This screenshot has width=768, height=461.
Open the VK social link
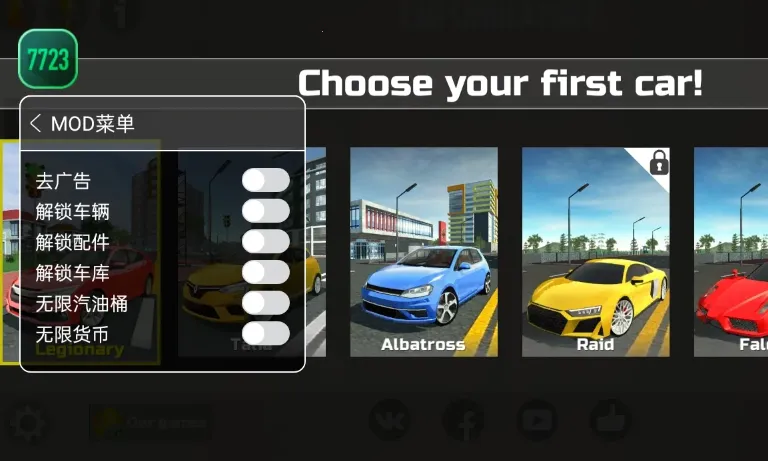pos(390,420)
